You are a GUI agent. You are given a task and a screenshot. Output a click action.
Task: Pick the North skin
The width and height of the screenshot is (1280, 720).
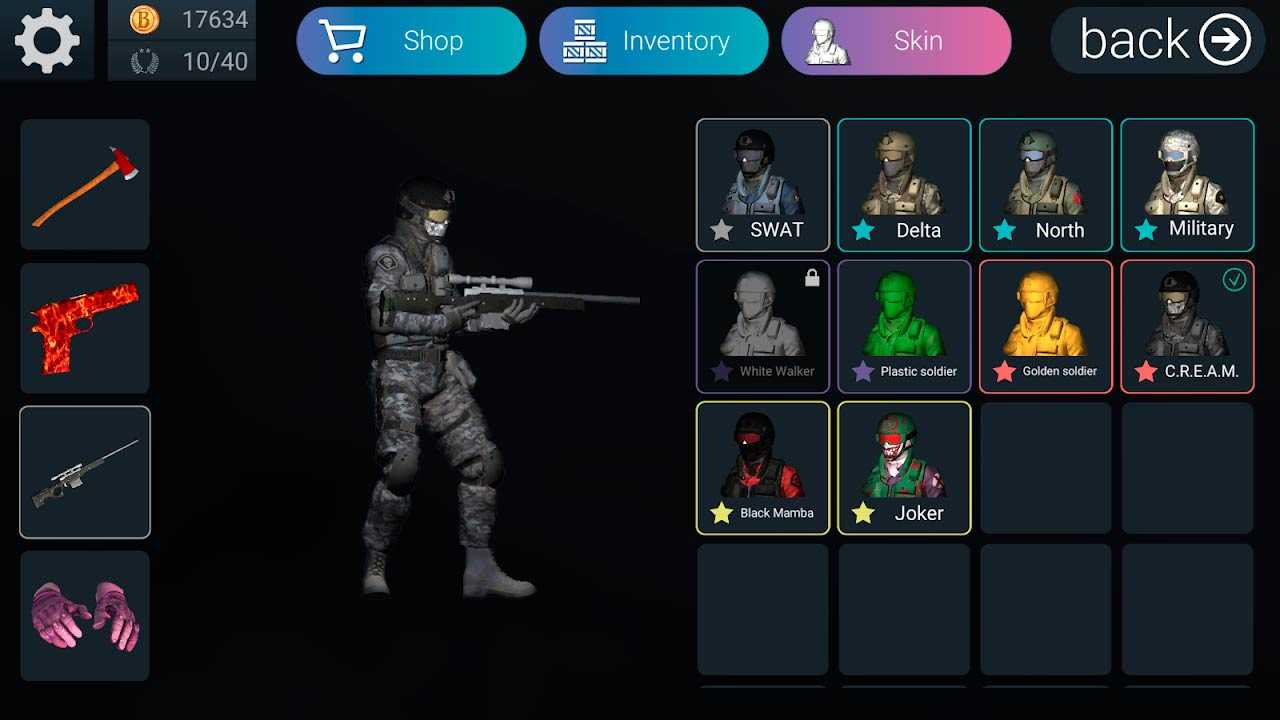(1046, 185)
